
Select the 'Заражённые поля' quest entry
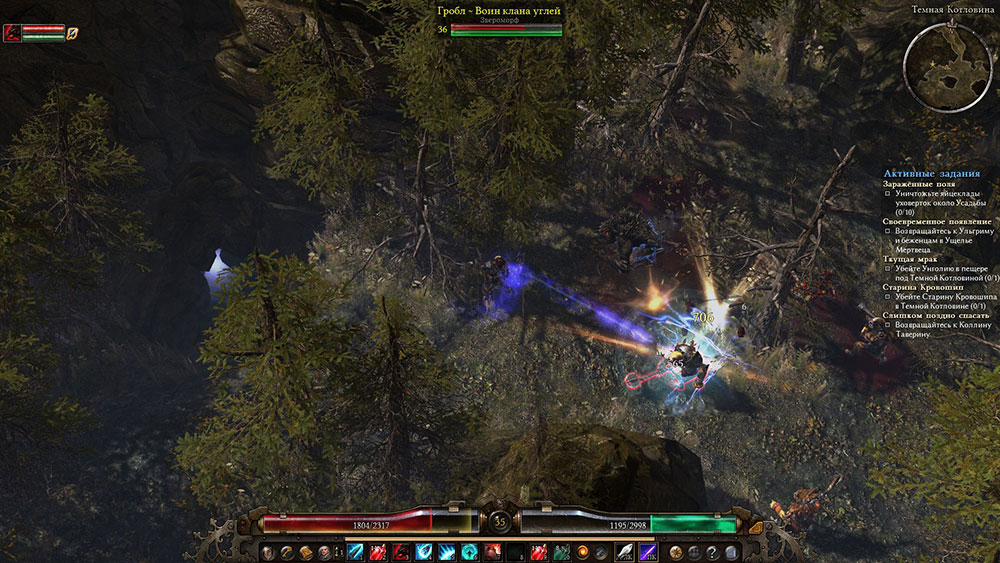point(913,184)
